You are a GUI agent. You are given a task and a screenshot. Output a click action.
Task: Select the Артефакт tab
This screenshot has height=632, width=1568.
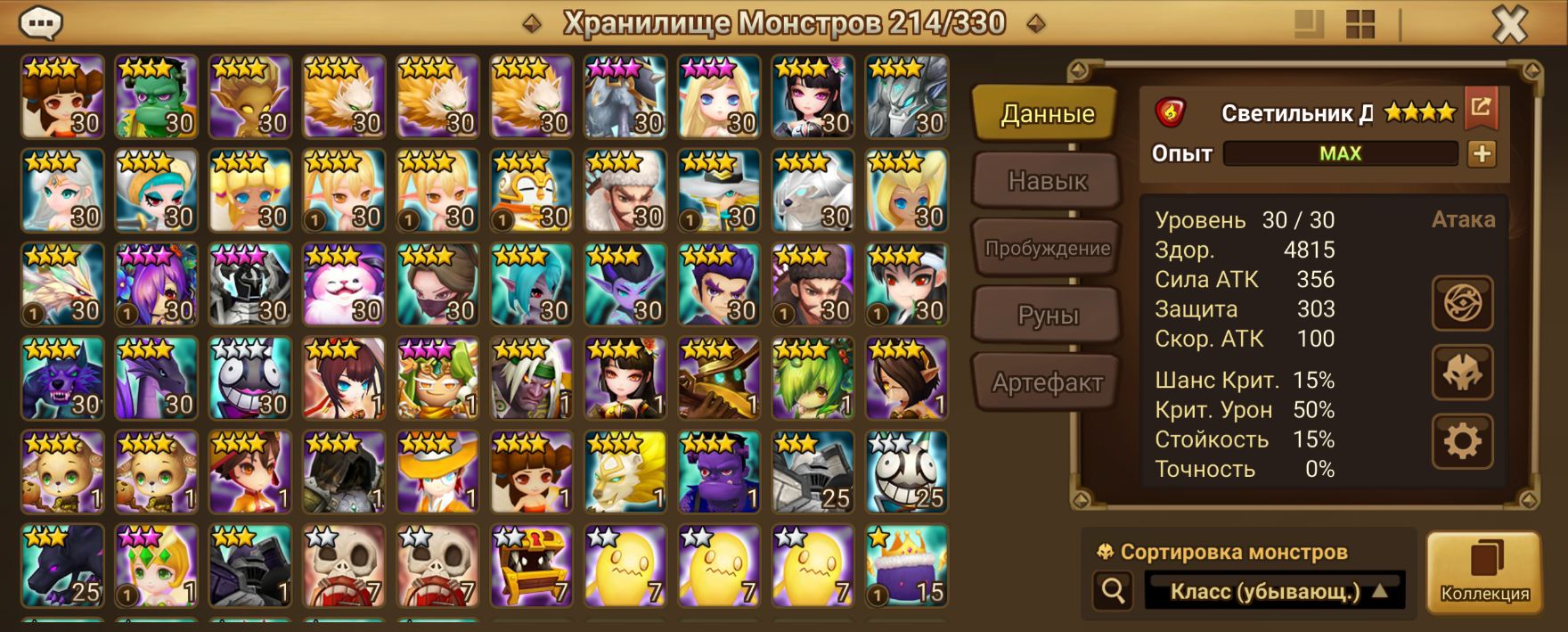[1047, 383]
